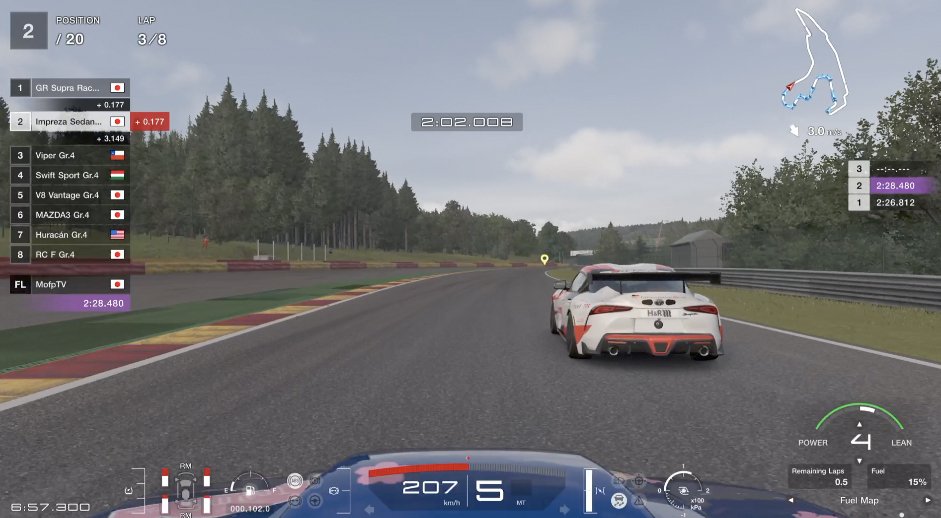Select the V8 Vantage Gr.4 entry
Image resolution: width=941 pixels, height=518 pixels.
tap(68, 195)
